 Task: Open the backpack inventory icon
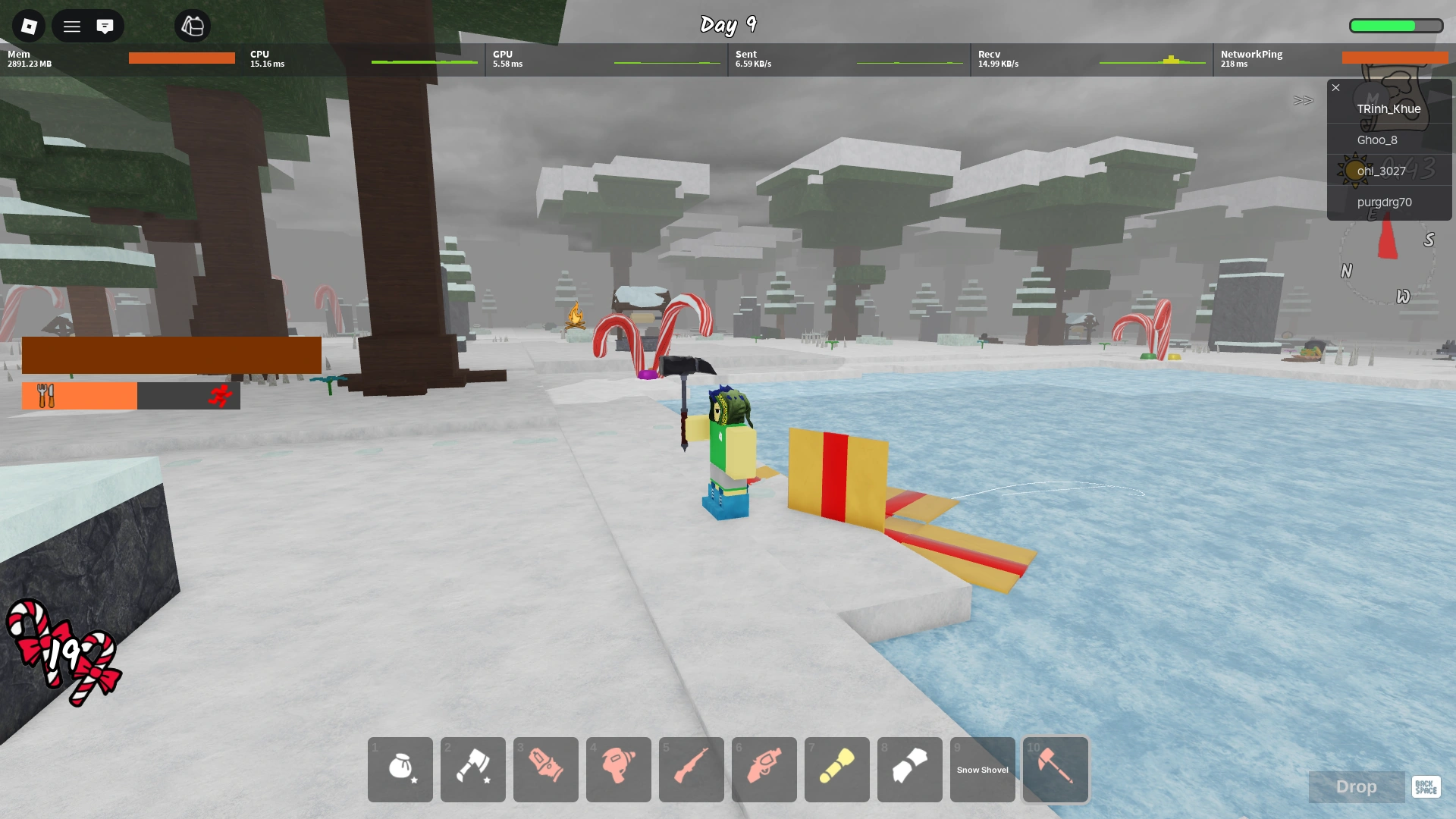click(193, 26)
